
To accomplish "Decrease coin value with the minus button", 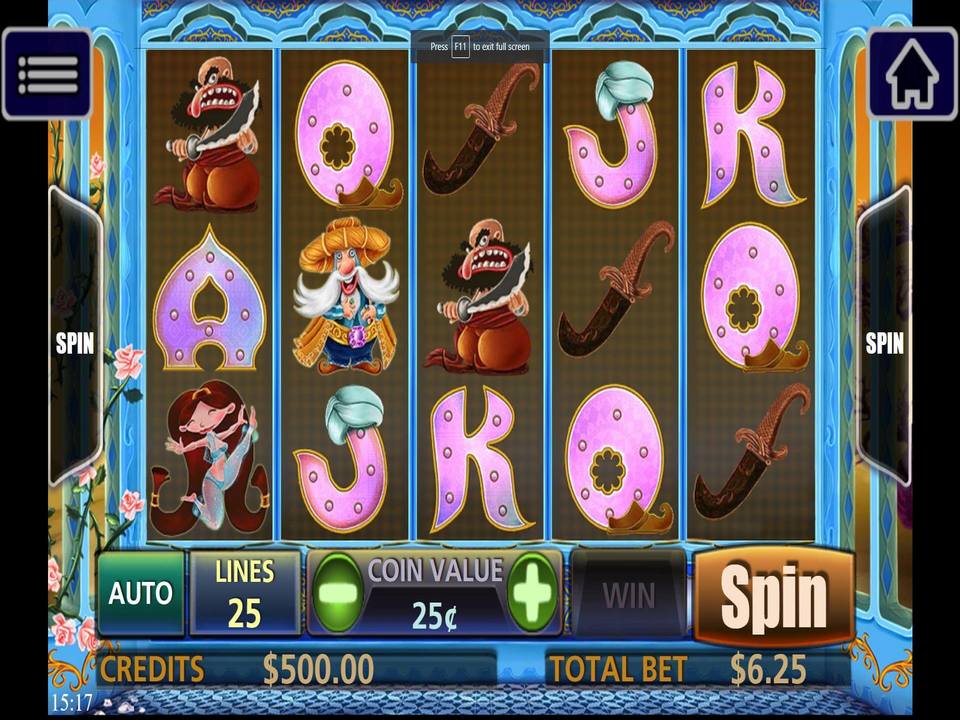I will (x=338, y=593).
